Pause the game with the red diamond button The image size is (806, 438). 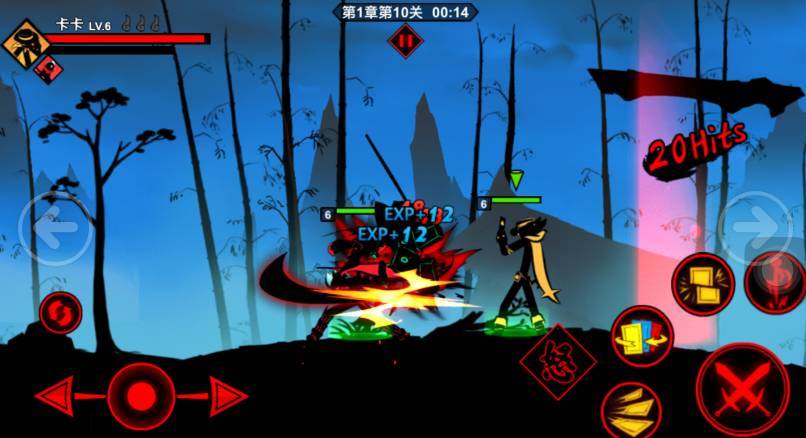[405, 41]
